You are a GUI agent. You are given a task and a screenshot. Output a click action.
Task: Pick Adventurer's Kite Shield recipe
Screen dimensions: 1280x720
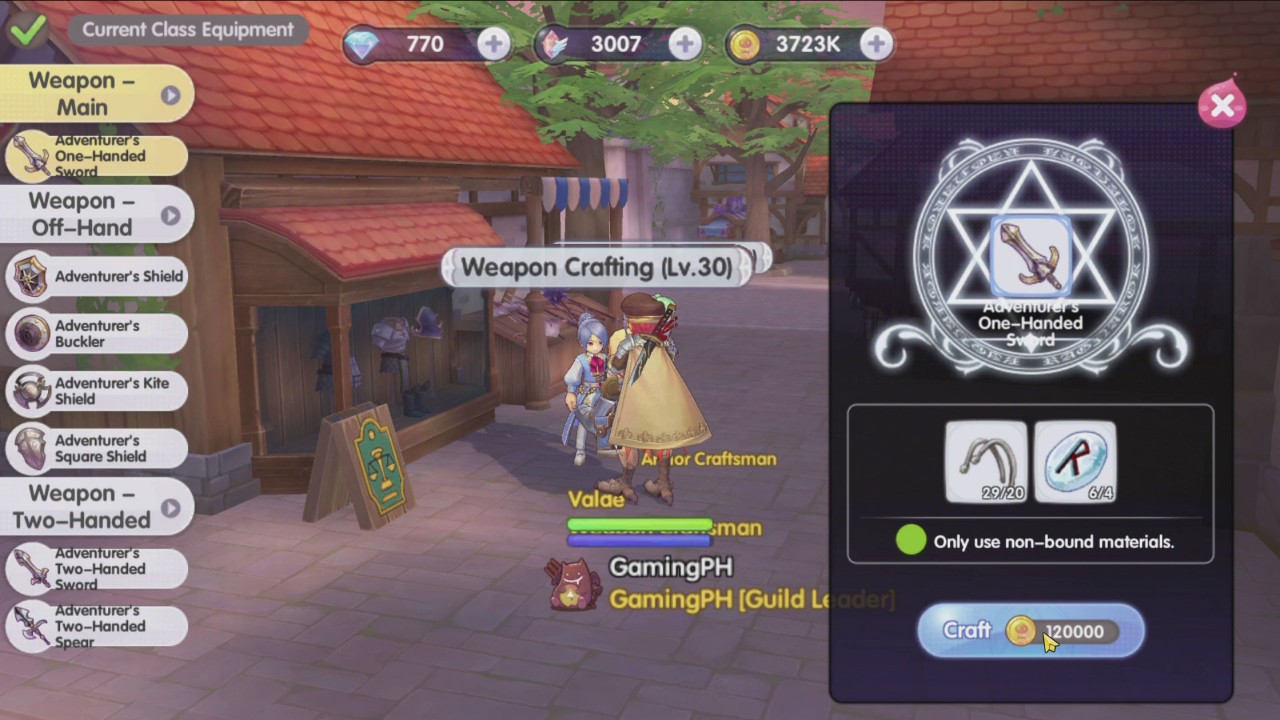click(97, 391)
